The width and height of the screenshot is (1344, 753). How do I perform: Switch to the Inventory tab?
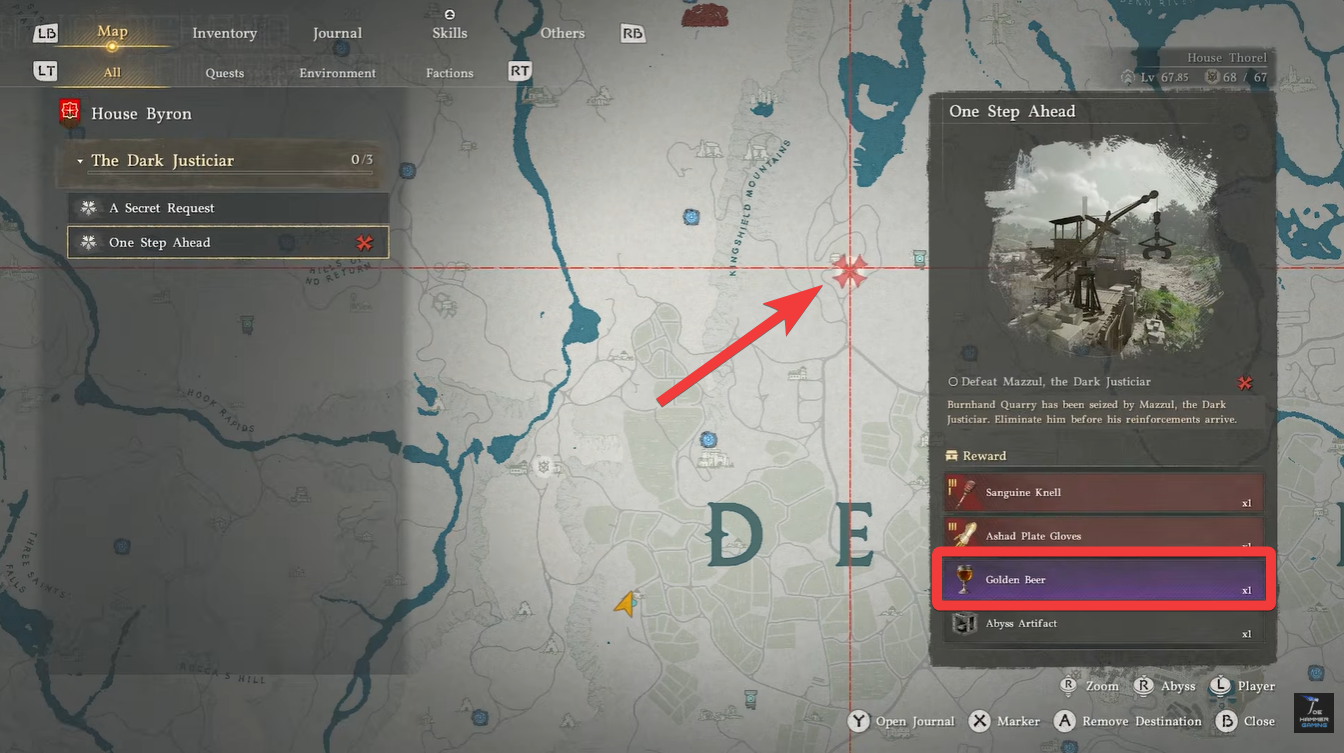click(224, 32)
